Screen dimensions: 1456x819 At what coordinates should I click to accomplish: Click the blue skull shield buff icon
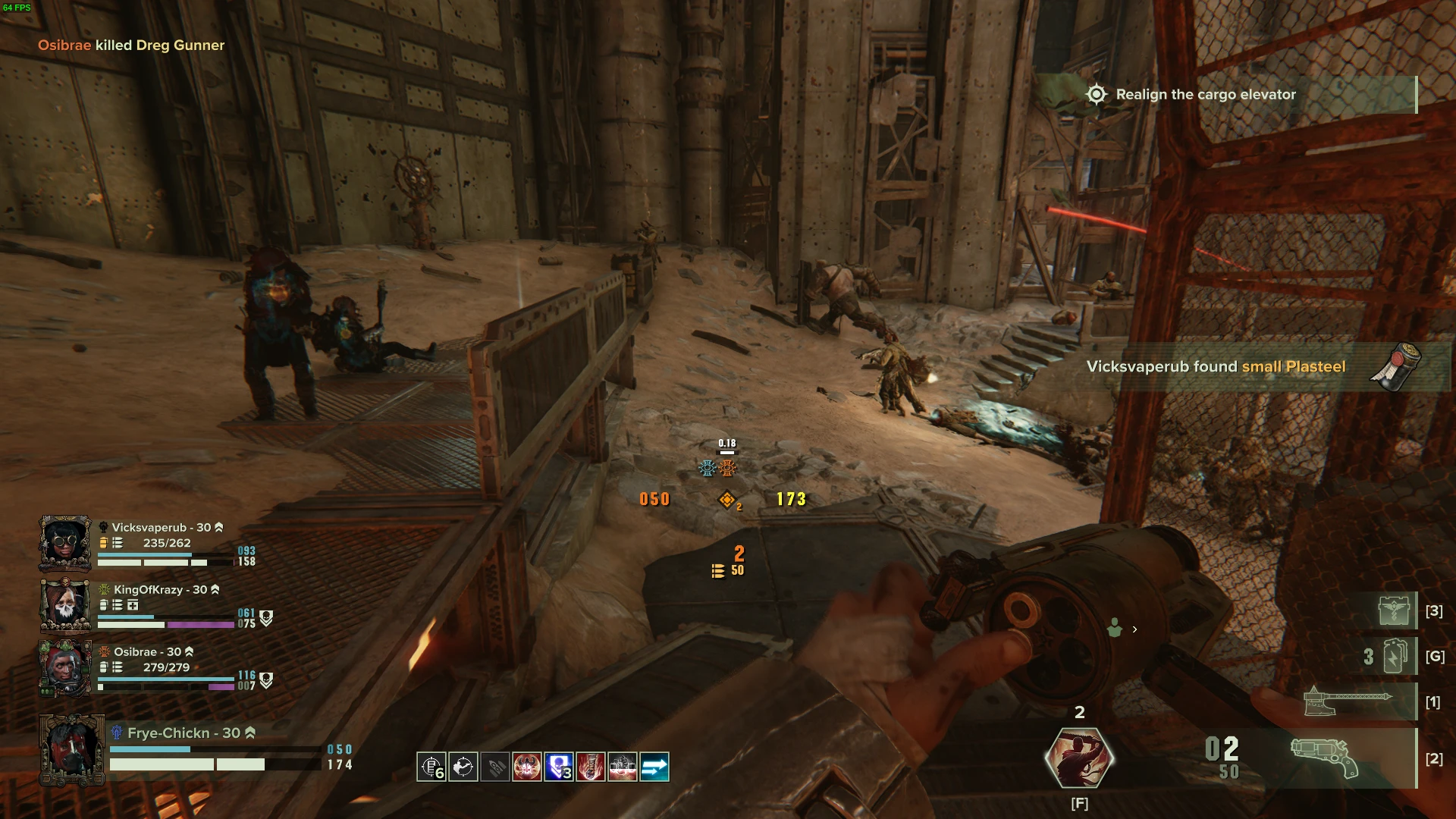pos(559,767)
